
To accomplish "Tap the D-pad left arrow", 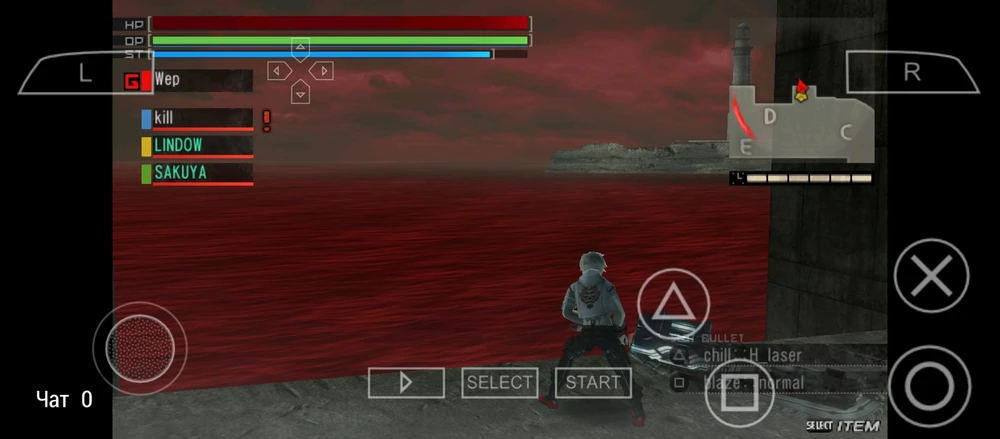I will 277,71.
